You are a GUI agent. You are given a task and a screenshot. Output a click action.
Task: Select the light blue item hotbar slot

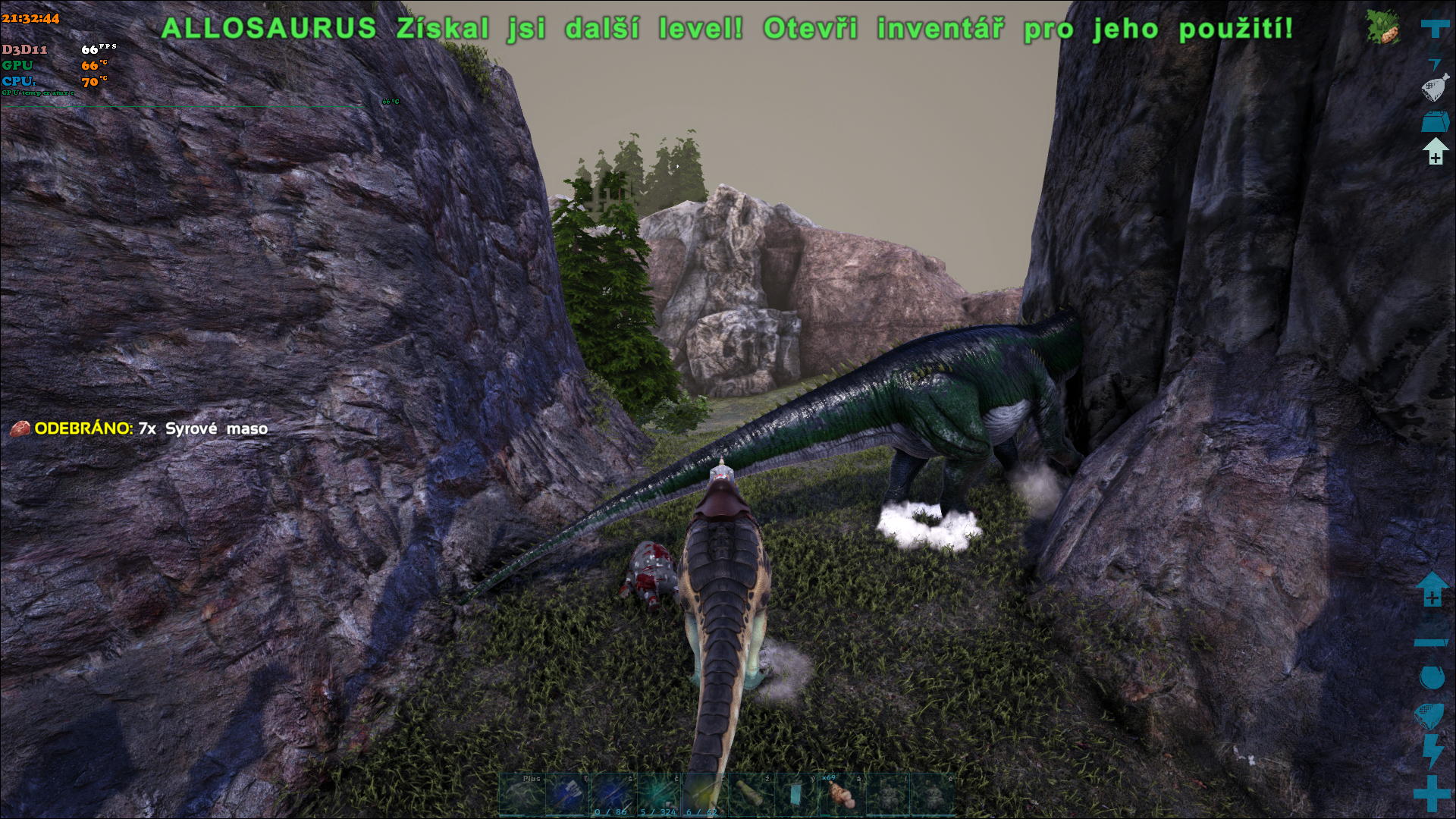(795, 794)
